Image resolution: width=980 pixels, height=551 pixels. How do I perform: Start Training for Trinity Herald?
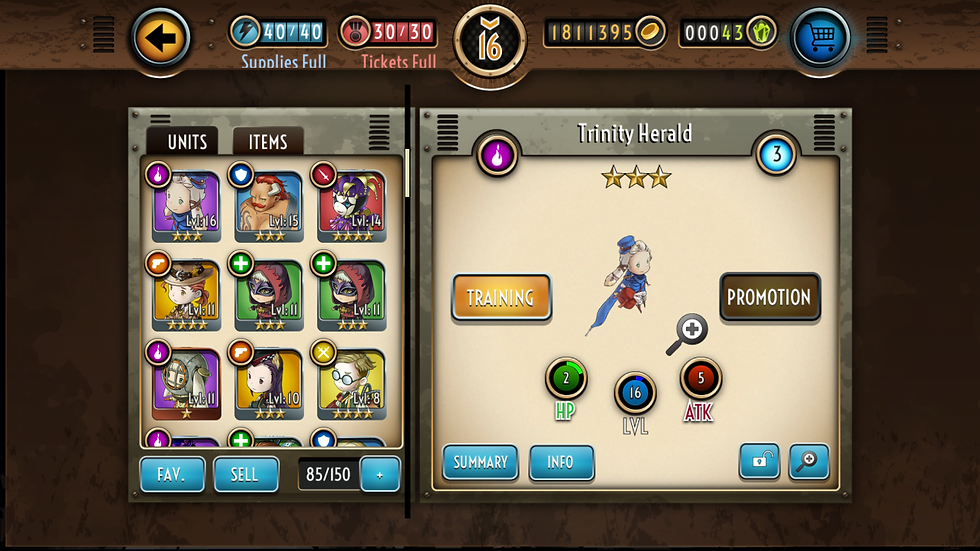coord(501,297)
